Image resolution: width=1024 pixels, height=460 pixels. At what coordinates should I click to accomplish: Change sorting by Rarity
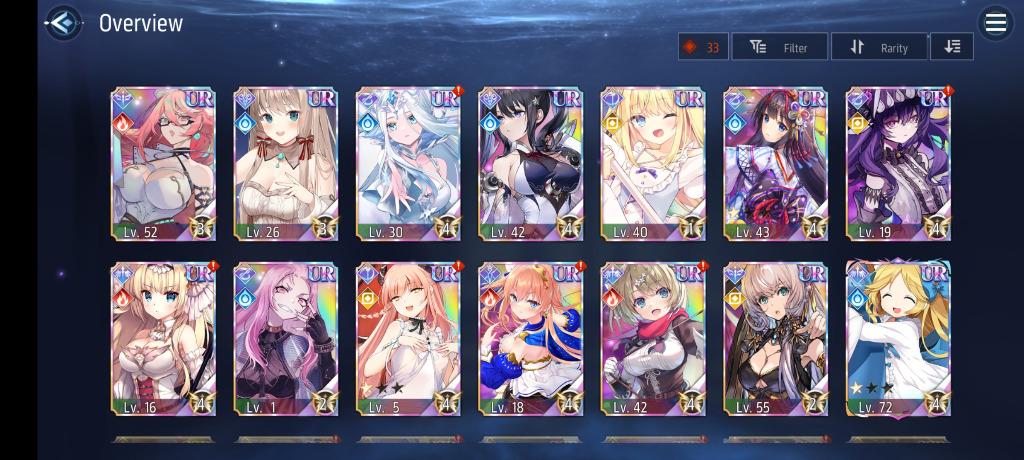click(879, 47)
